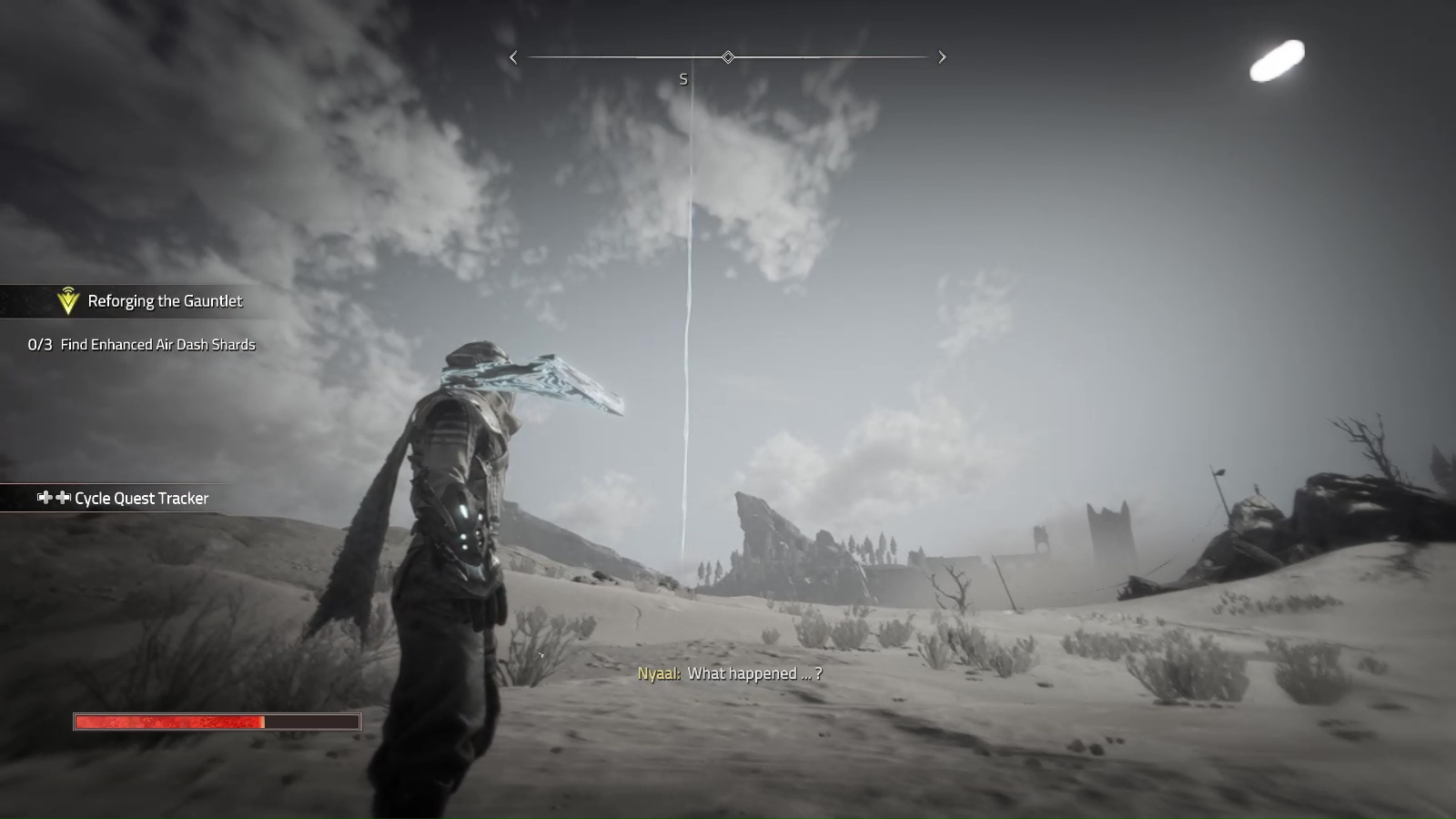Image resolution: width=1456 pixels, height=819 pixels.
Task: Click the yellow quest marker icon
Action: coord(67,300)
